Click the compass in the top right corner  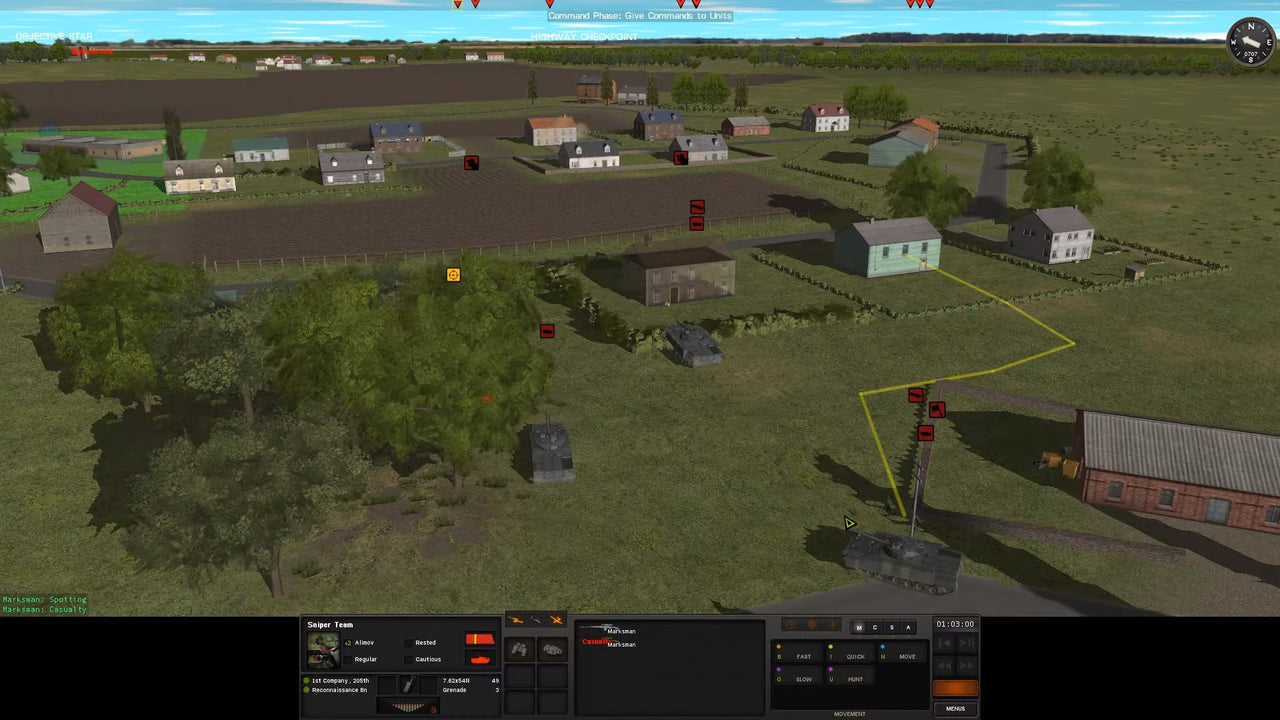pos(1249,42)
